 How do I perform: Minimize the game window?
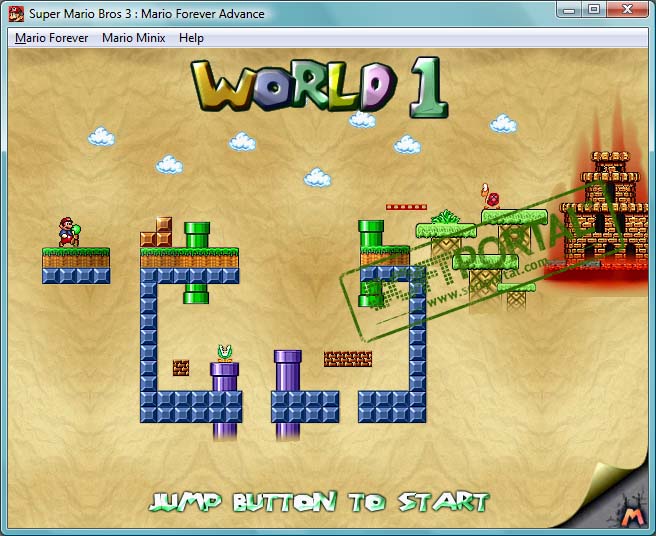[571, 9]
